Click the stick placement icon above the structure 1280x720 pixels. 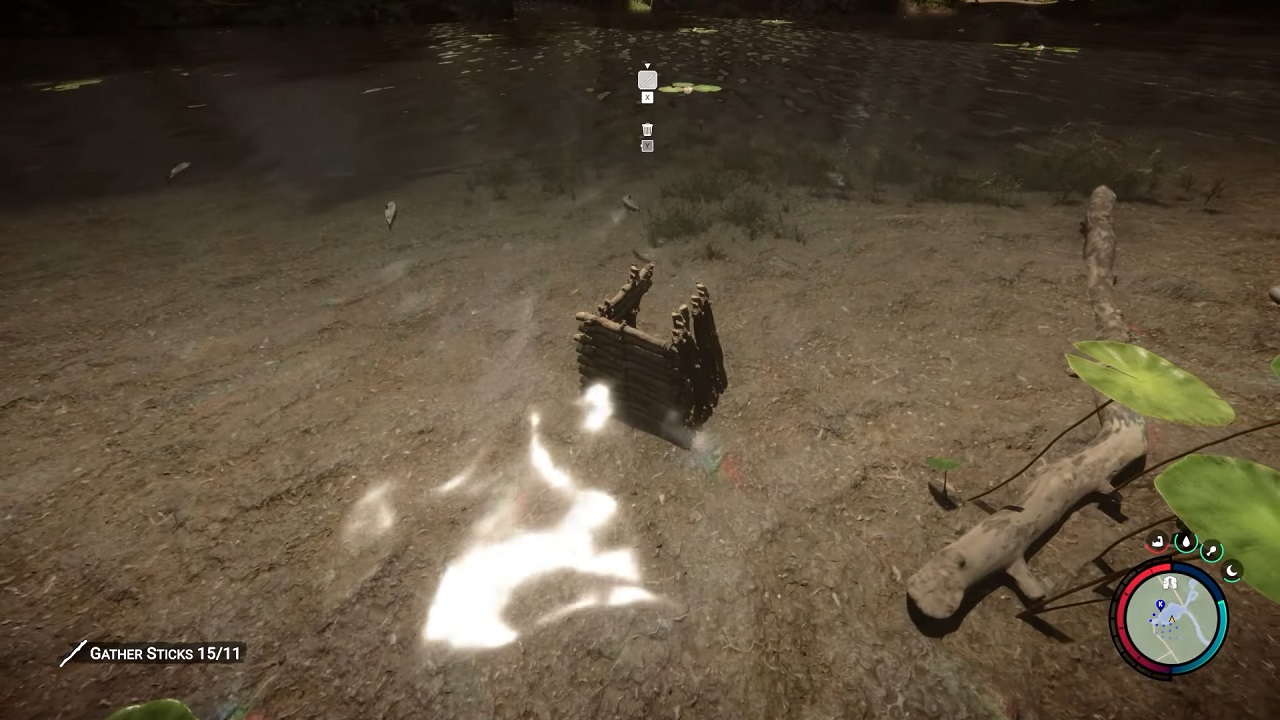(x=647, y=80)
